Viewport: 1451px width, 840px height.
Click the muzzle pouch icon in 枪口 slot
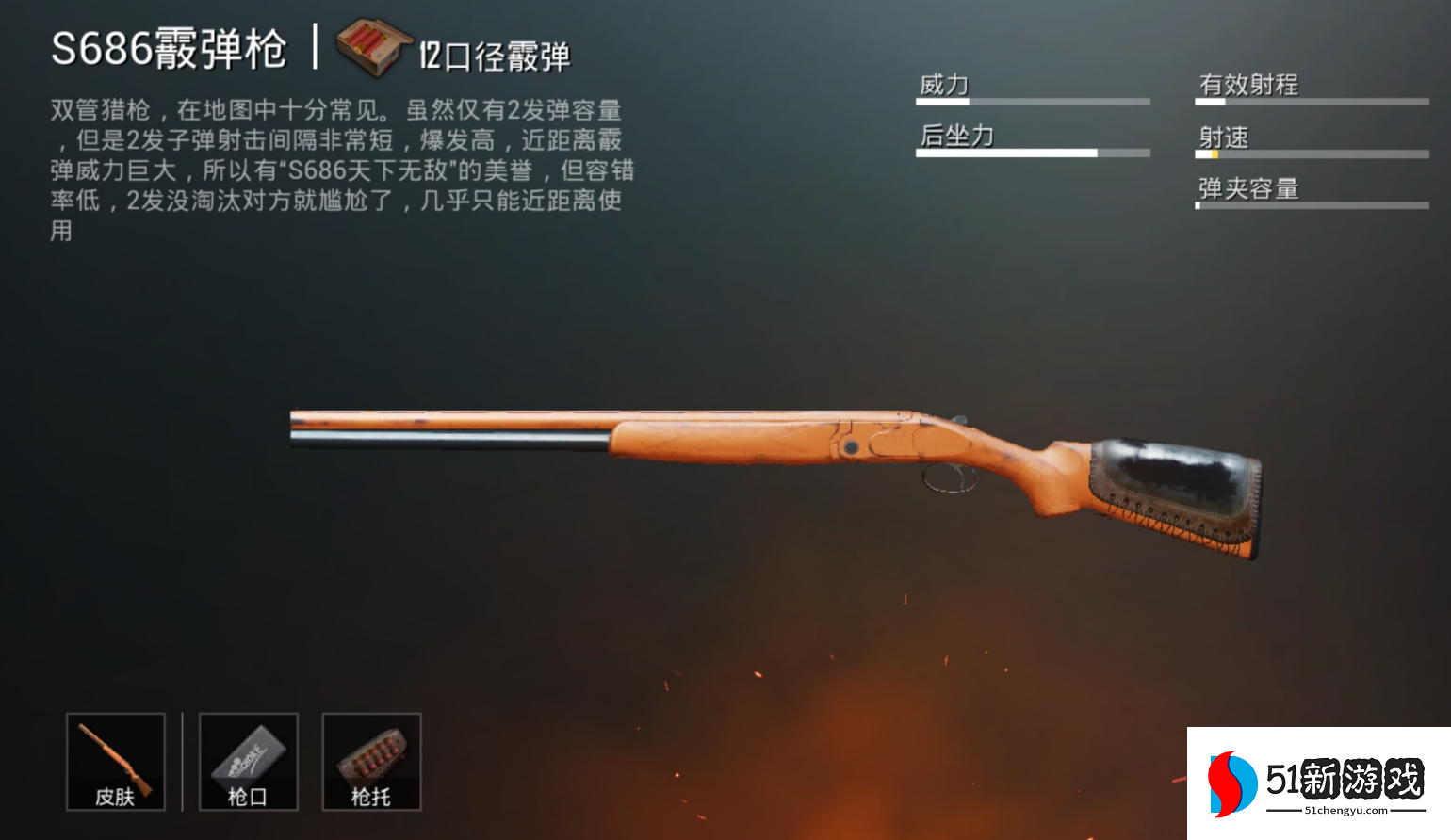pos(248,753)
